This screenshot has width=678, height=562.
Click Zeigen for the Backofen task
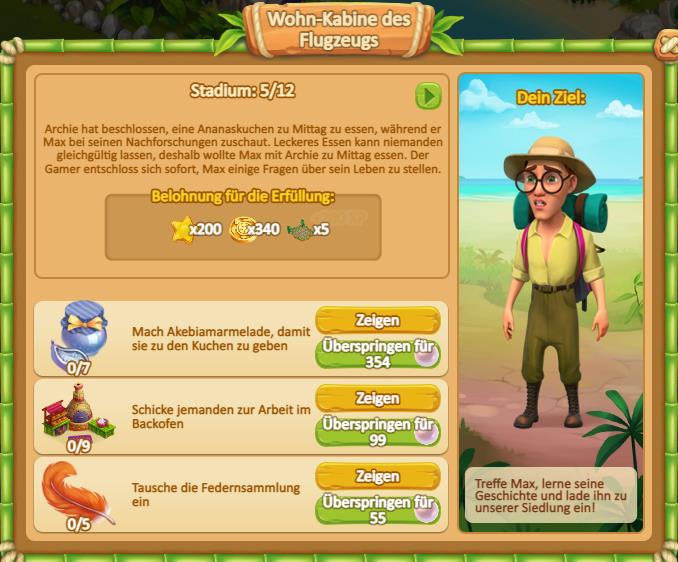click(x=377, y=398)
